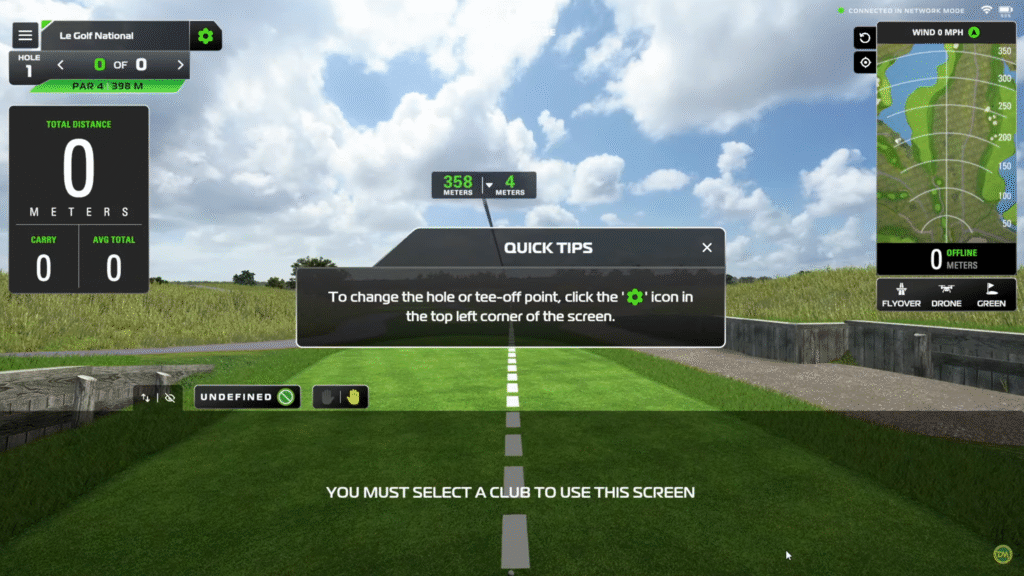
Task: Close the Quick Tips popup
Action: [707, 247]
